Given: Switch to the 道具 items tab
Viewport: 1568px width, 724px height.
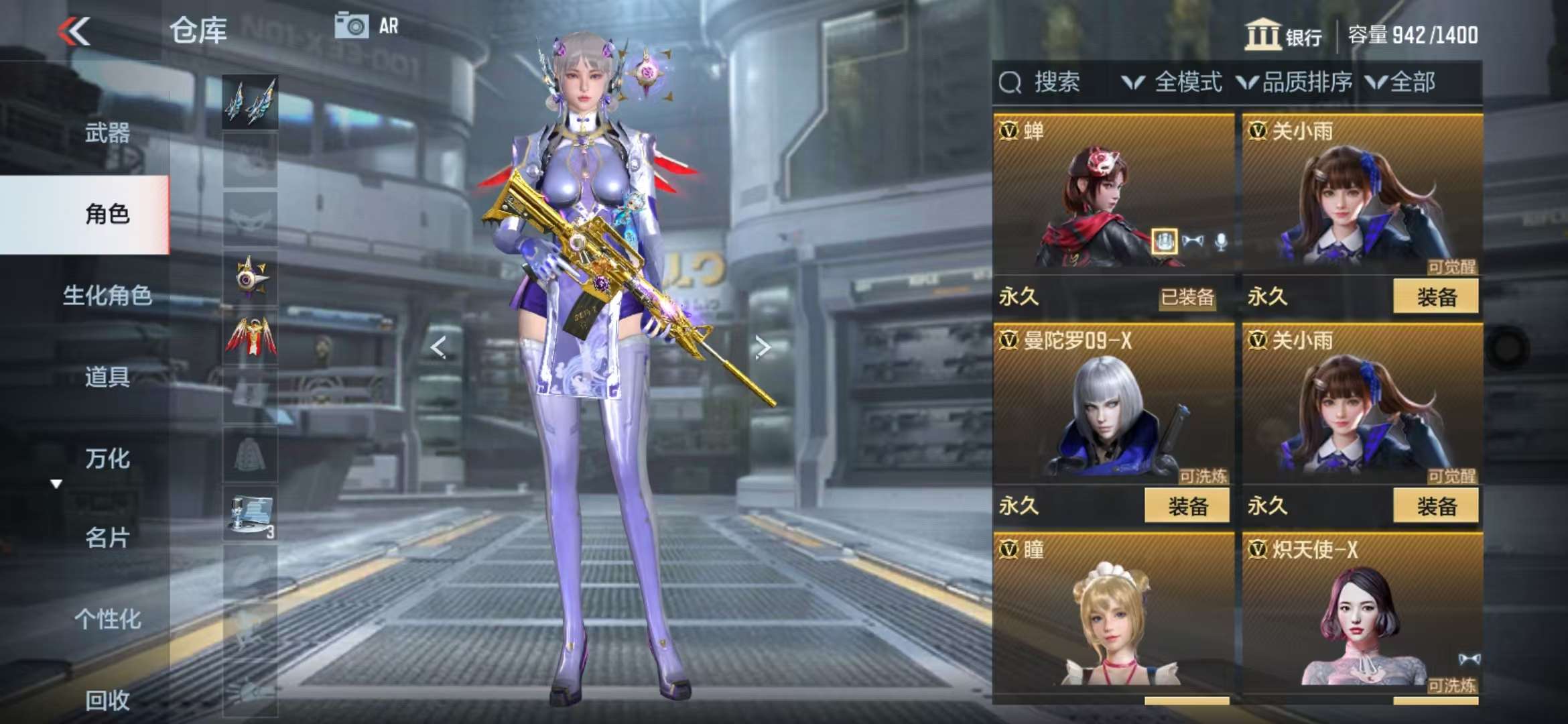Looking at the screenshot, I should tap(107, 377).
